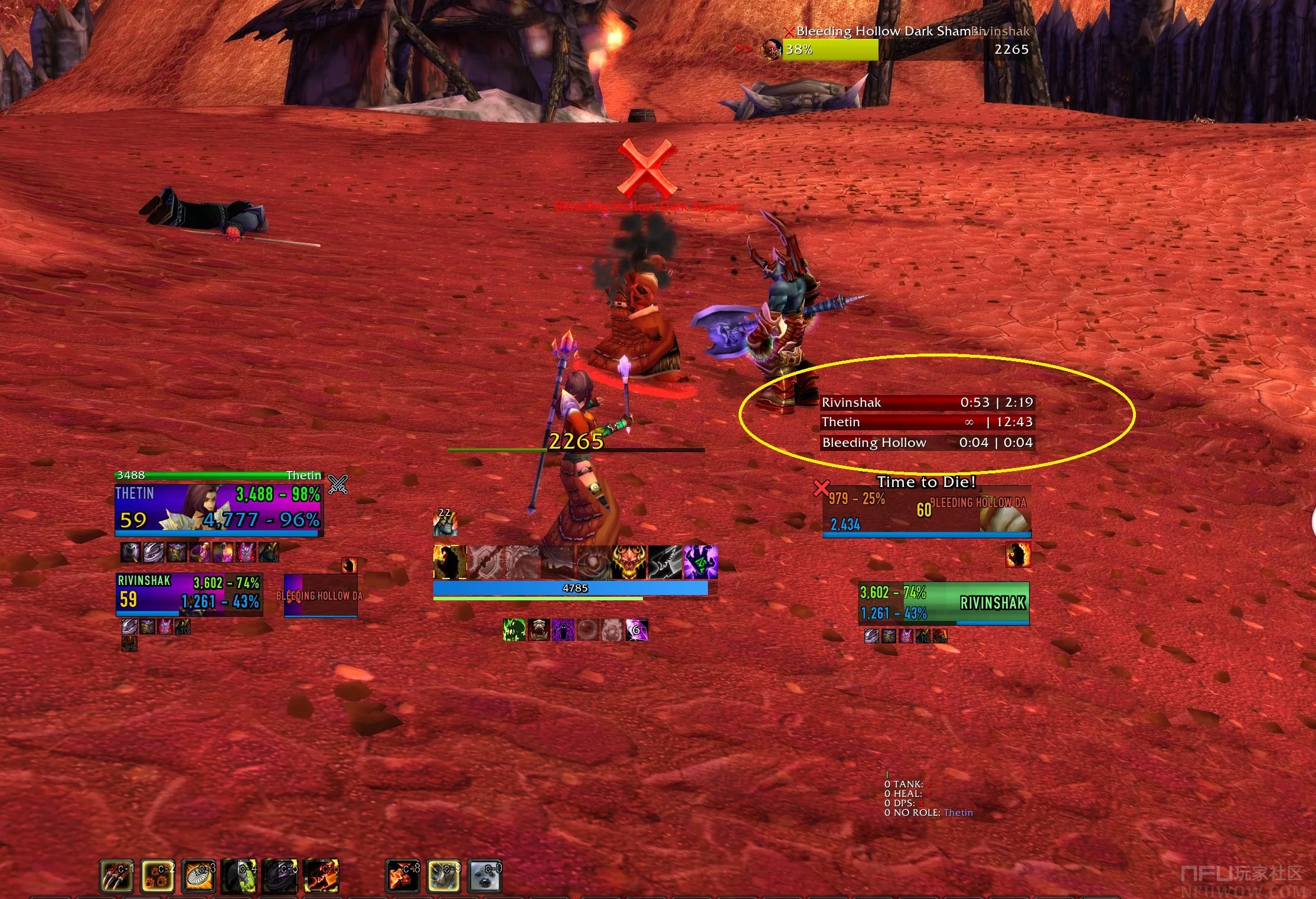Click the small target-of-target Bleeding Hollow frame
The image size is (1316, 899).
pyautogui.click(x=321, y=596)
